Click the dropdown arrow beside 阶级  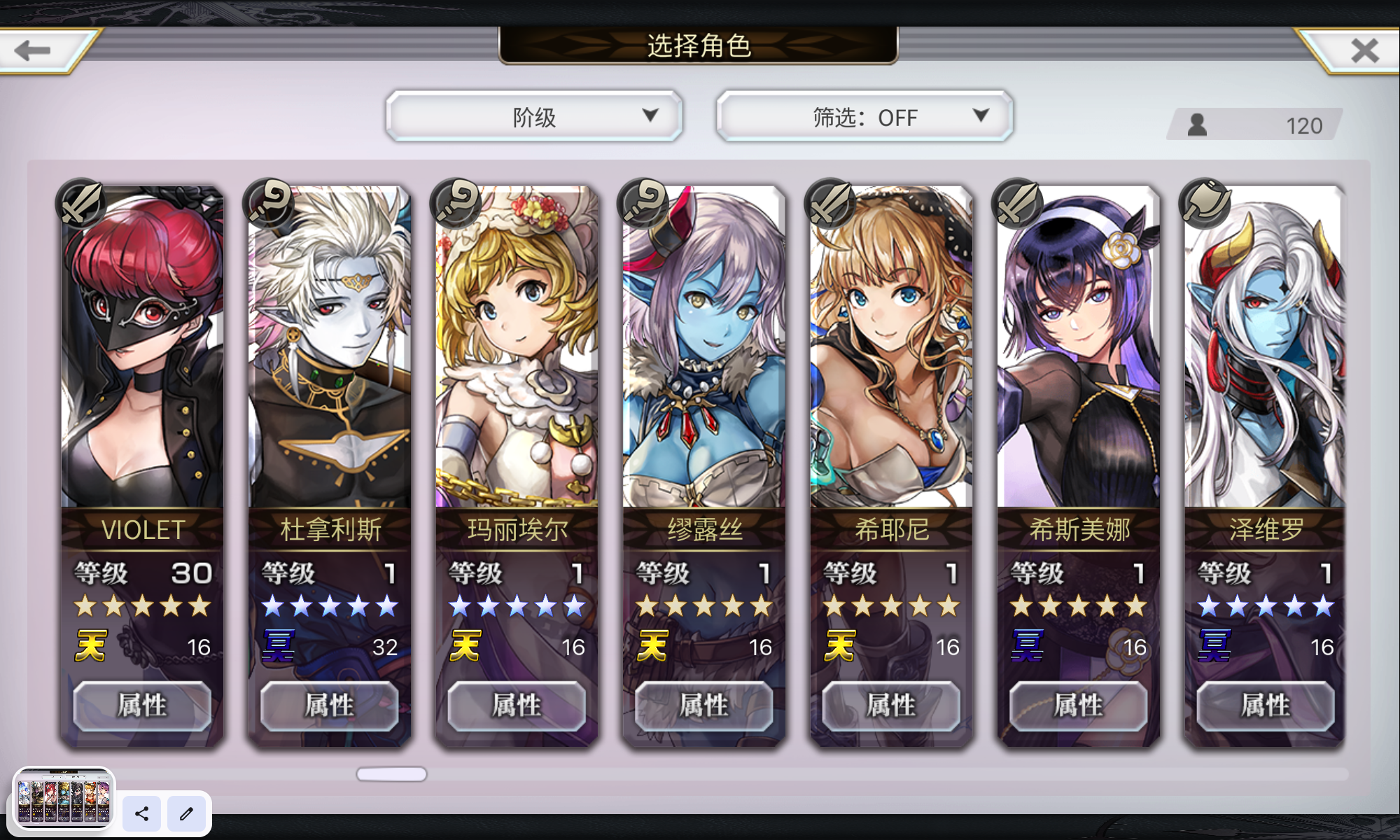652,117
